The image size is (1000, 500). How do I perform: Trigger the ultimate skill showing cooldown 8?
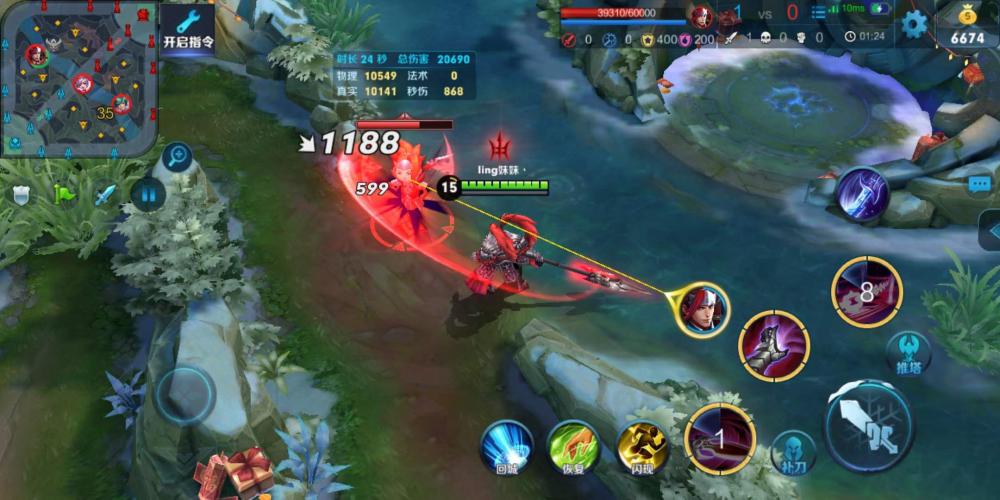[866, 291]
